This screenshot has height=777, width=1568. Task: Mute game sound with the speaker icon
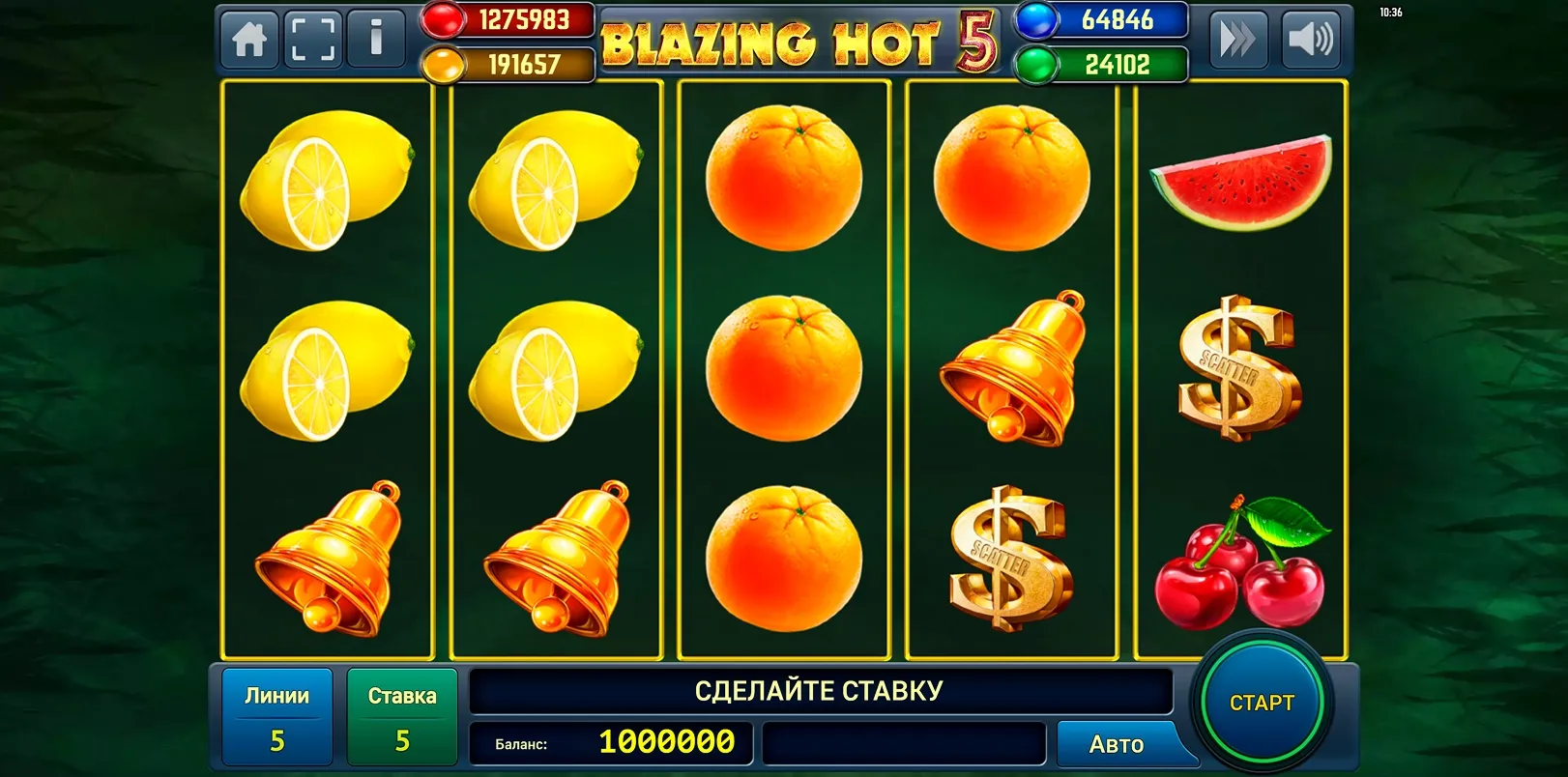tap(1312, 41)
